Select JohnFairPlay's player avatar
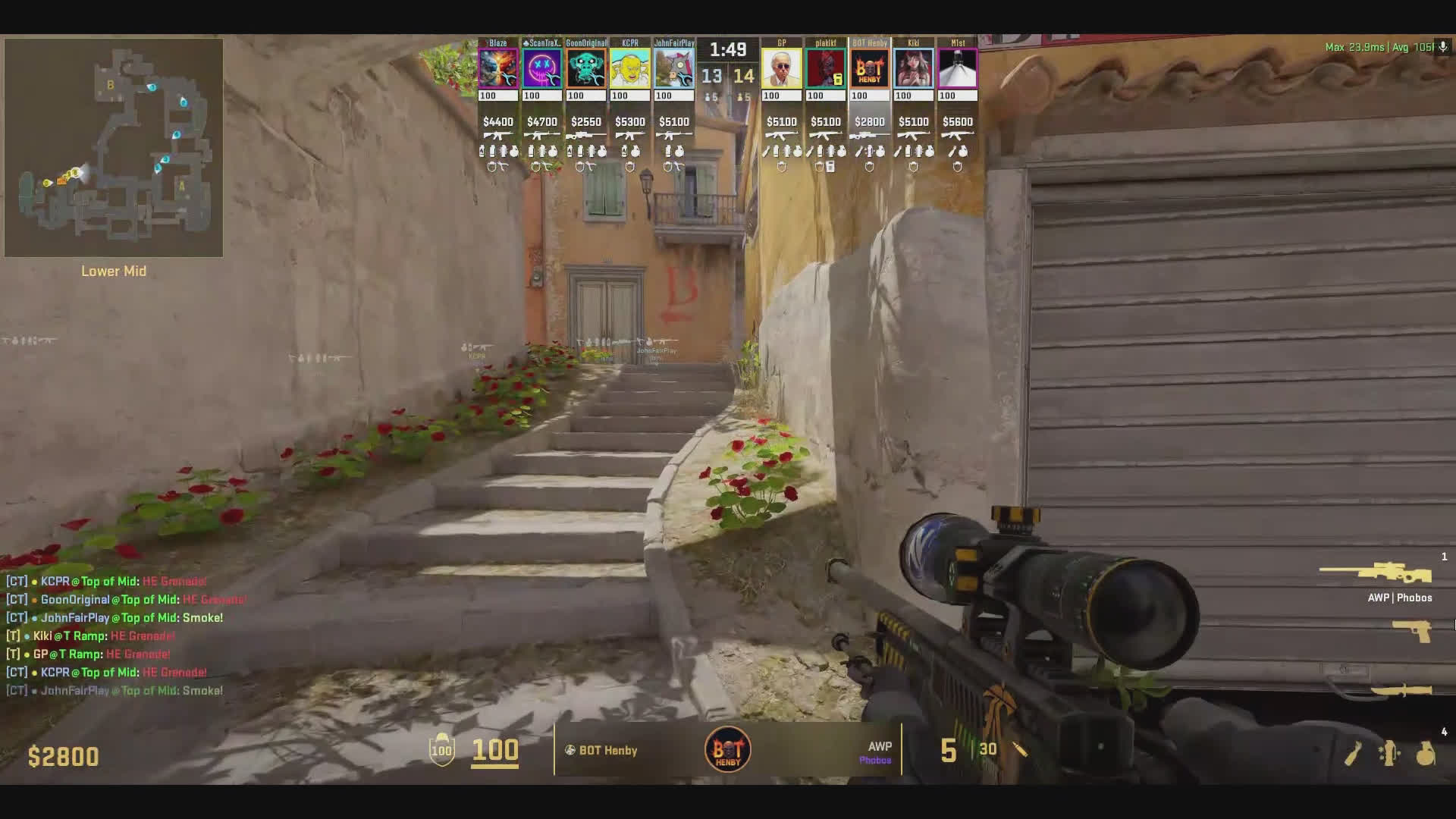This screenshot has height=819, width=1456. [x=674, y=69]
